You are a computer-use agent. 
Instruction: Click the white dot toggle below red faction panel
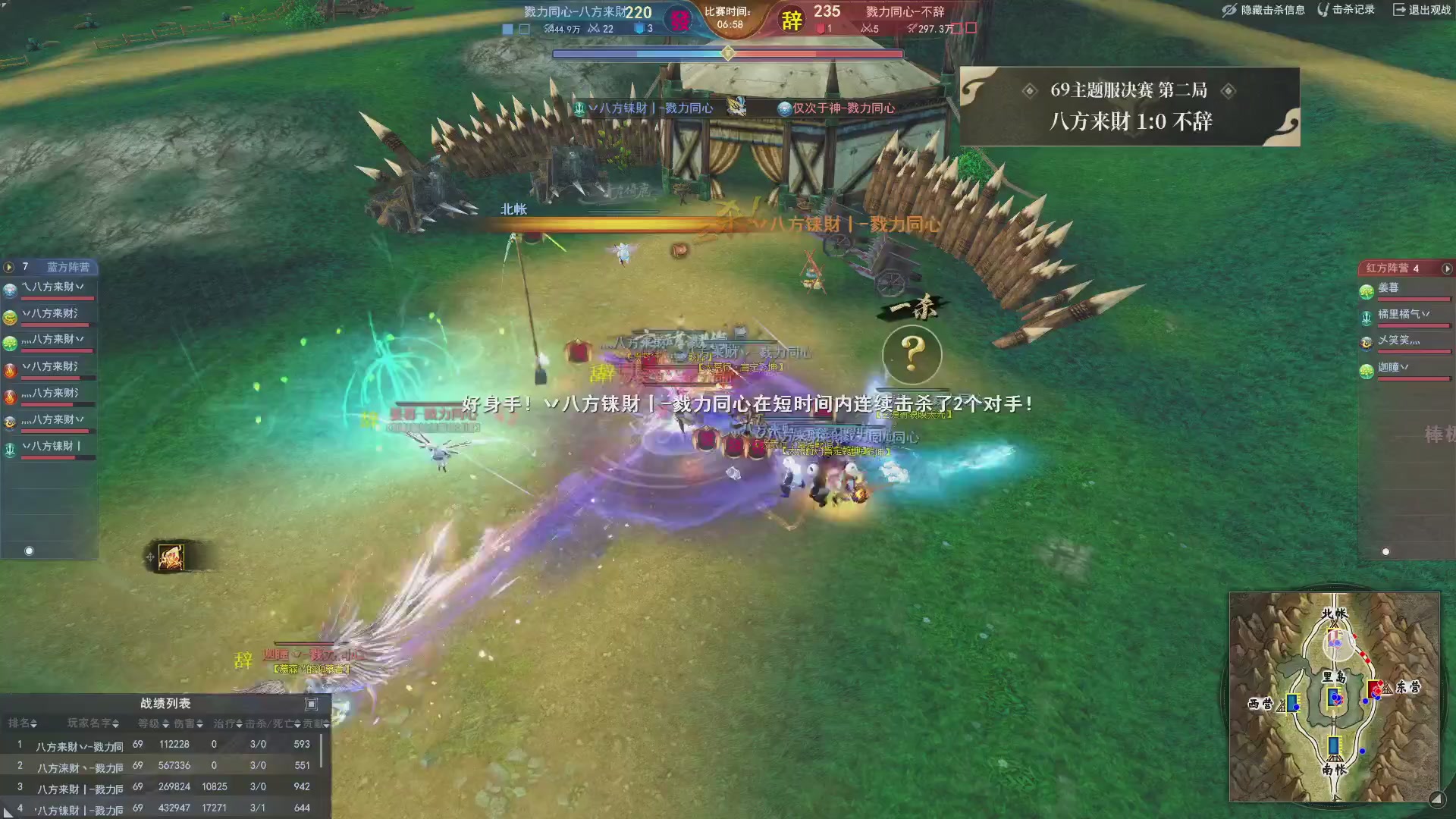tap(1385, 551)
